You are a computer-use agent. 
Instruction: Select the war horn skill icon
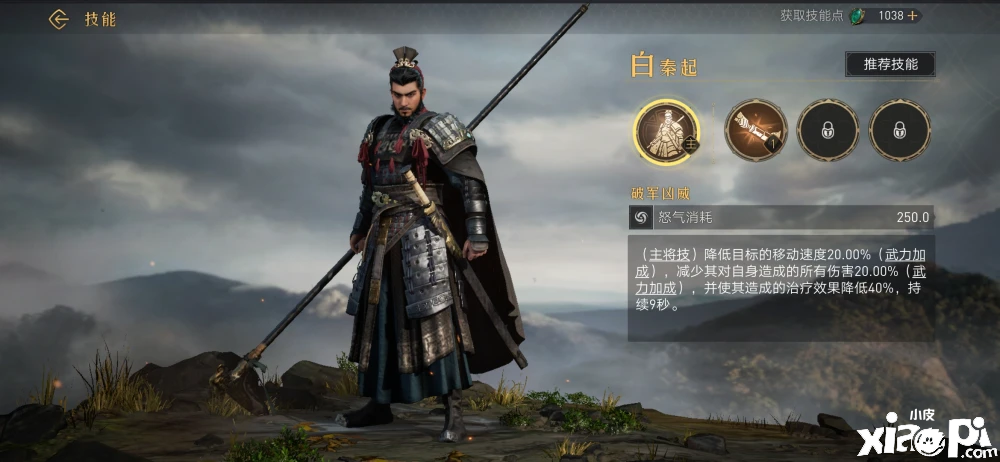click(755, 130)
